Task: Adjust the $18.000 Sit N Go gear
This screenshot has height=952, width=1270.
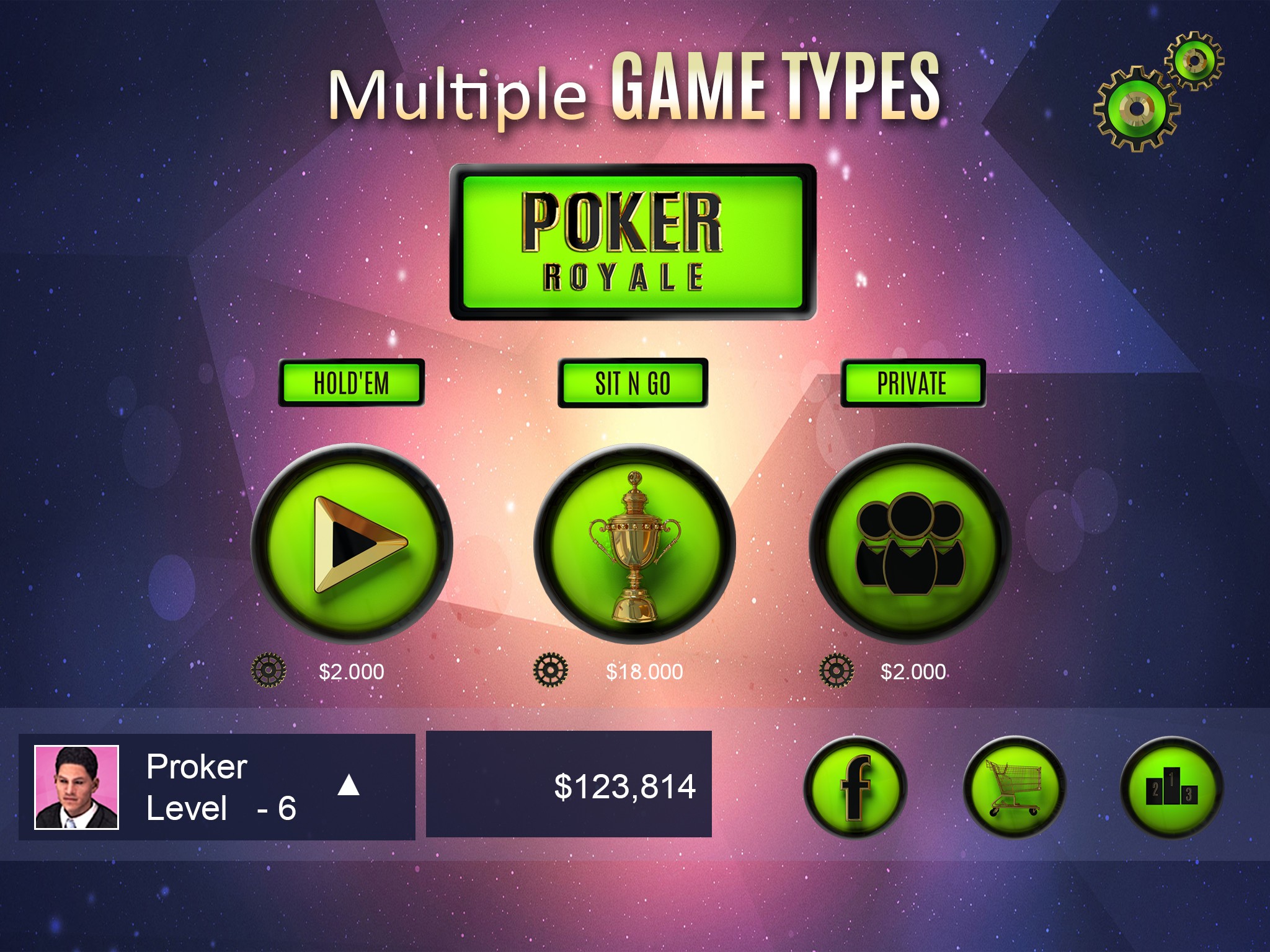Action: pos(551,670)
